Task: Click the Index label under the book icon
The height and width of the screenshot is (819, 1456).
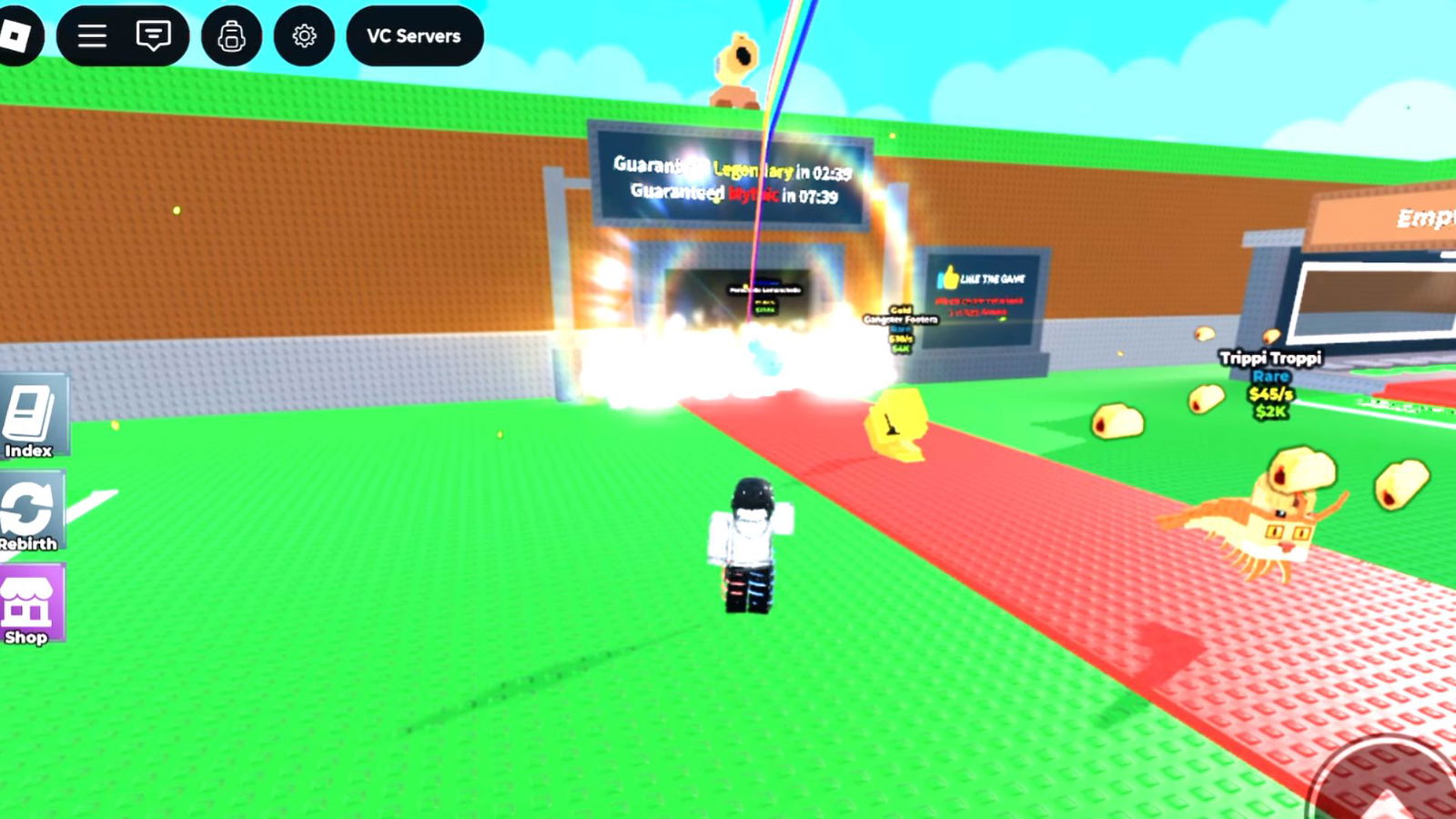Action: pos(31,448)
